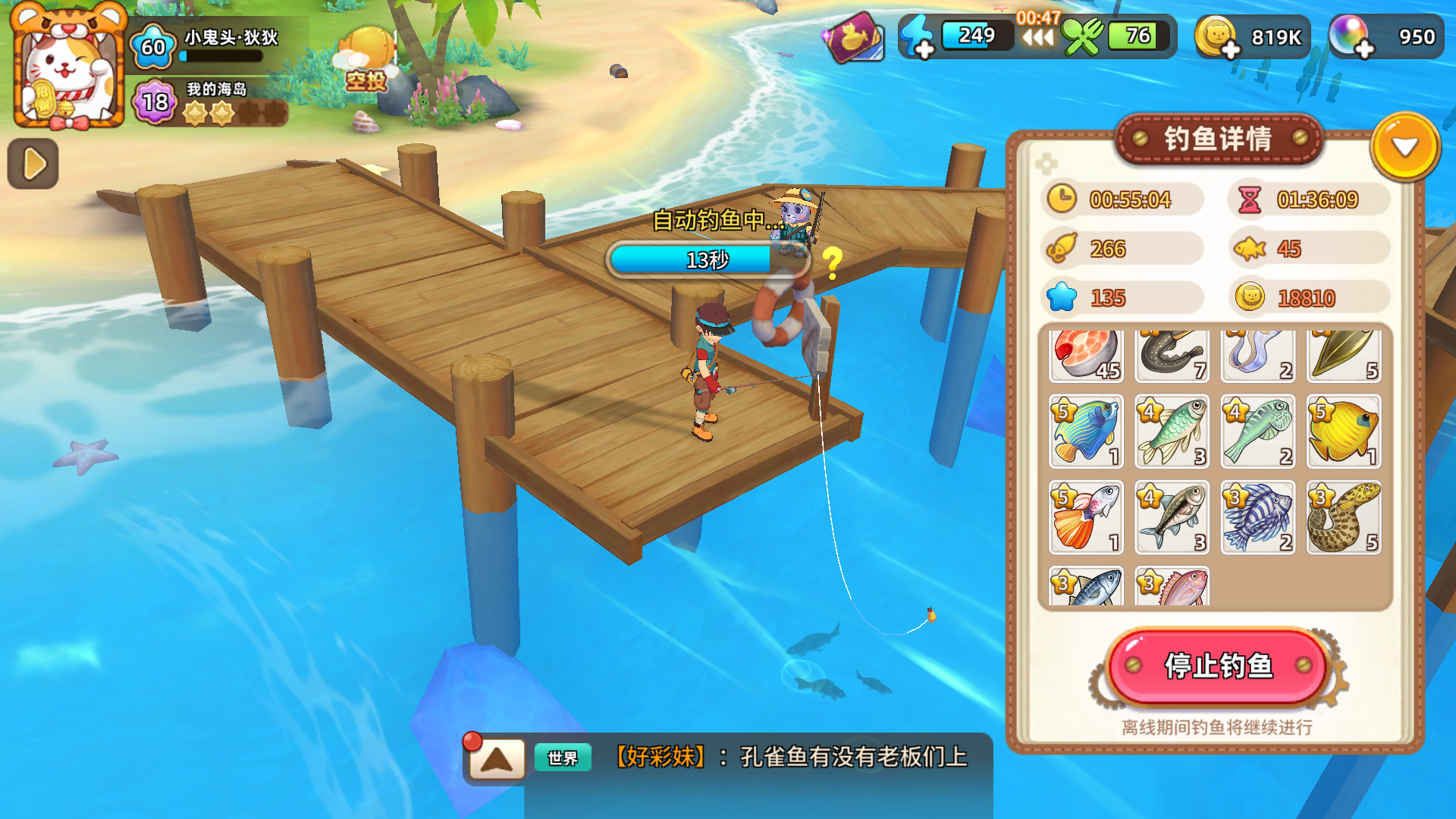Add coins with the cat coin plus icon

click(1221, 42)
